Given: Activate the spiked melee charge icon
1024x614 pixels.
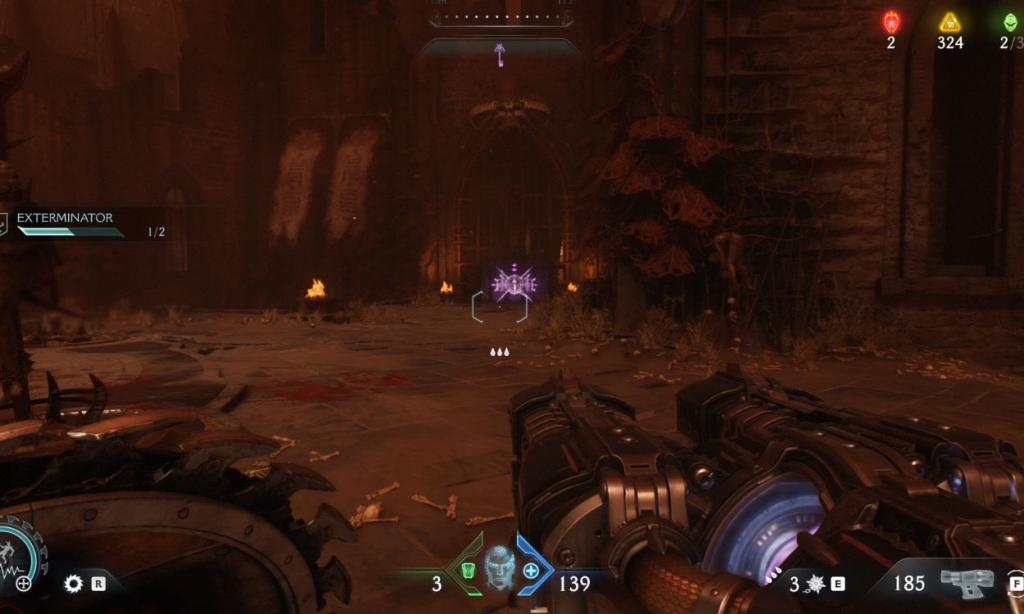Looking at the screenshot, I should (814, 583).
